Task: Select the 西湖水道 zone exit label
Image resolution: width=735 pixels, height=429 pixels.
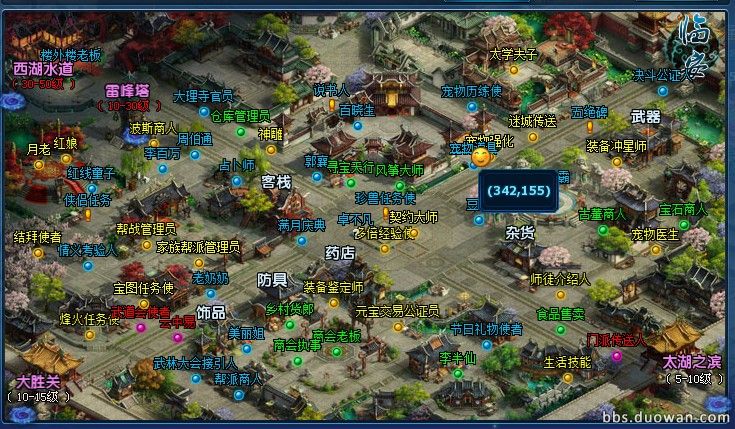Action: [x=43, y=69]
